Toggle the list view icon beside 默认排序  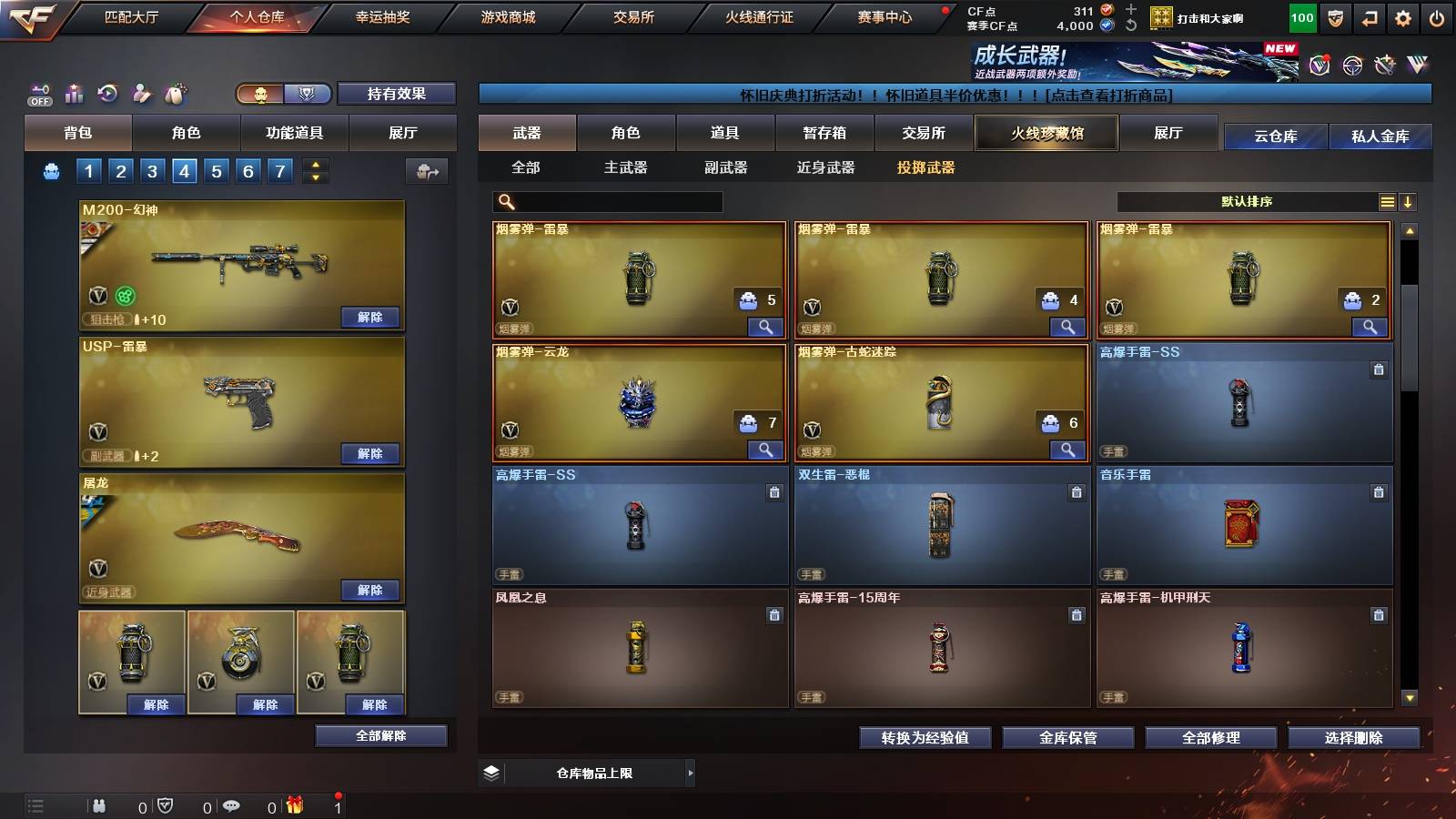(x=1388, y=201)
